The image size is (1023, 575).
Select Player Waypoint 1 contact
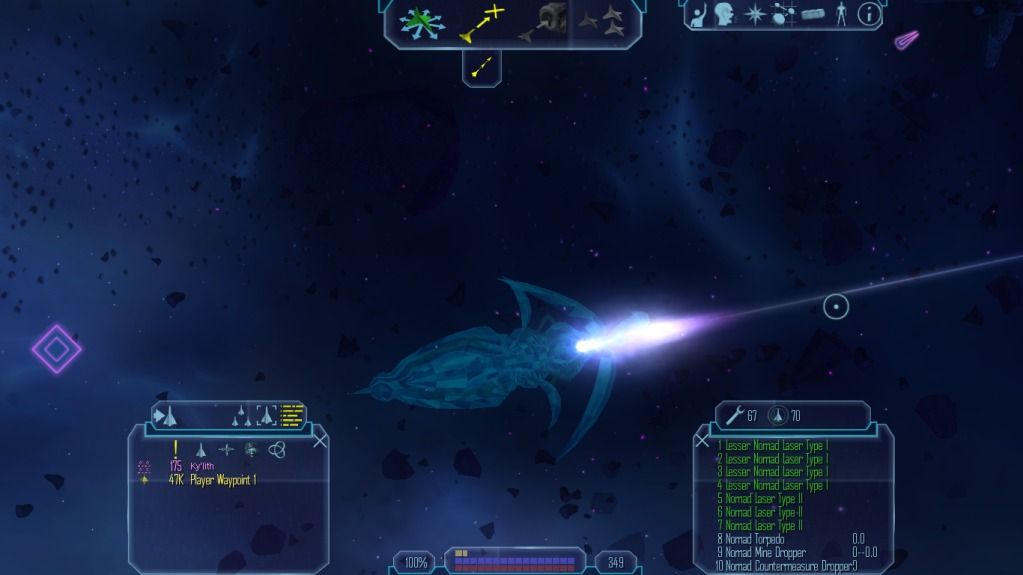tap(226, 480)
